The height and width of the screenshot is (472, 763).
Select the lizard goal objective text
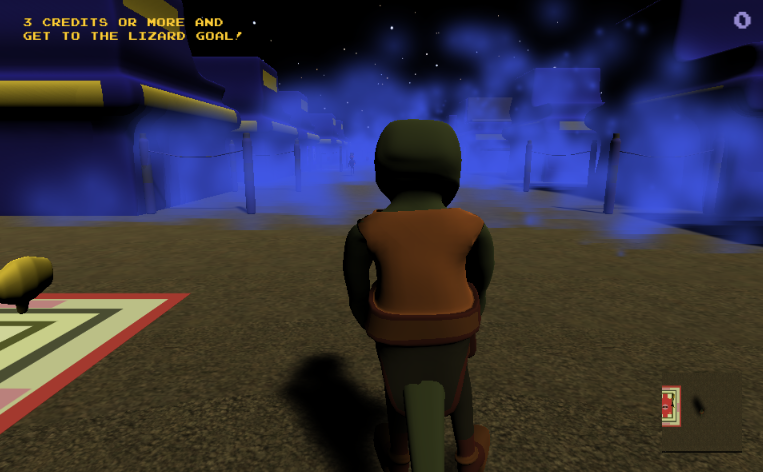click(133, 29)
